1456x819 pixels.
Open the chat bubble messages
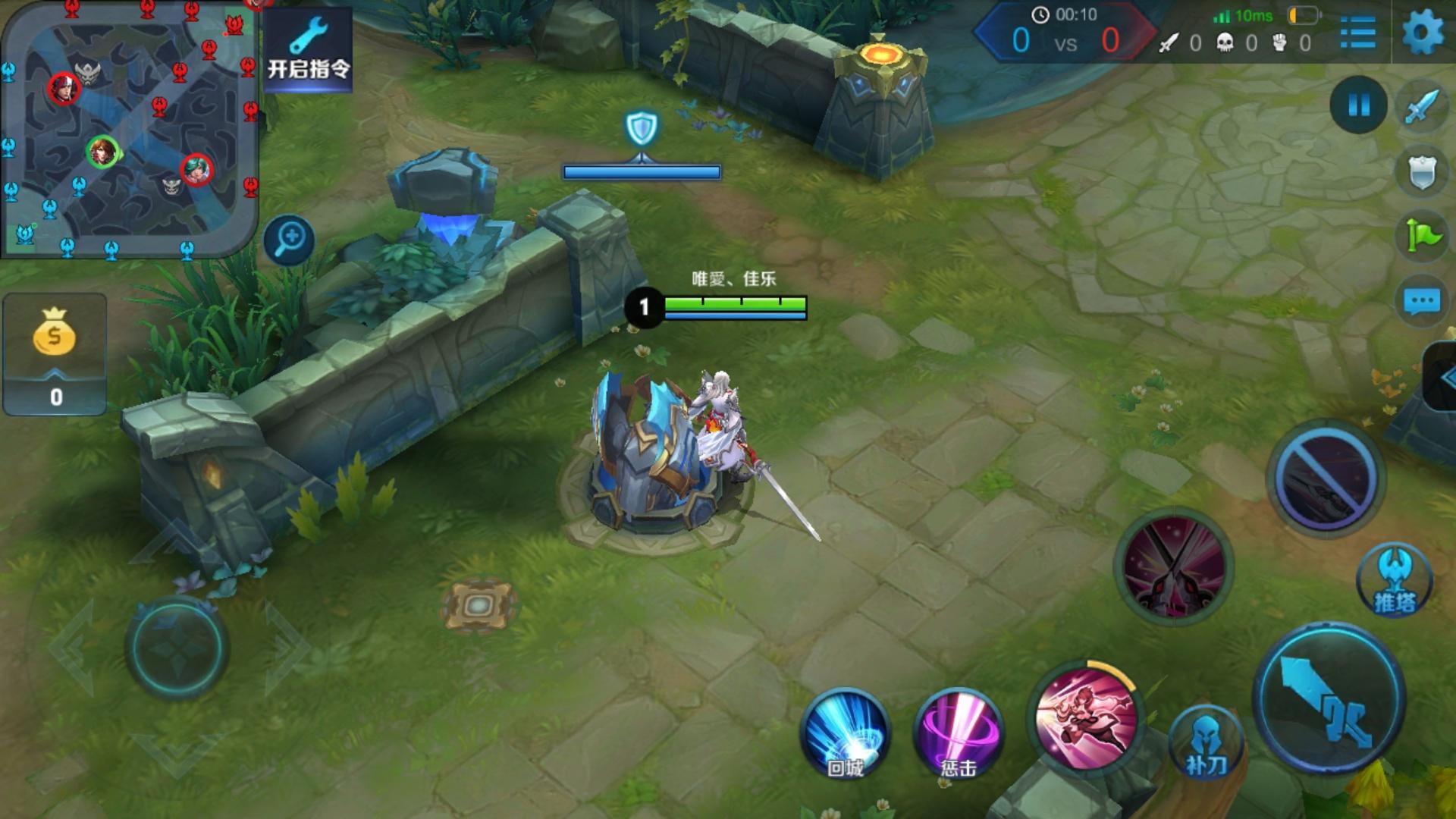(x=1422, y=301)
